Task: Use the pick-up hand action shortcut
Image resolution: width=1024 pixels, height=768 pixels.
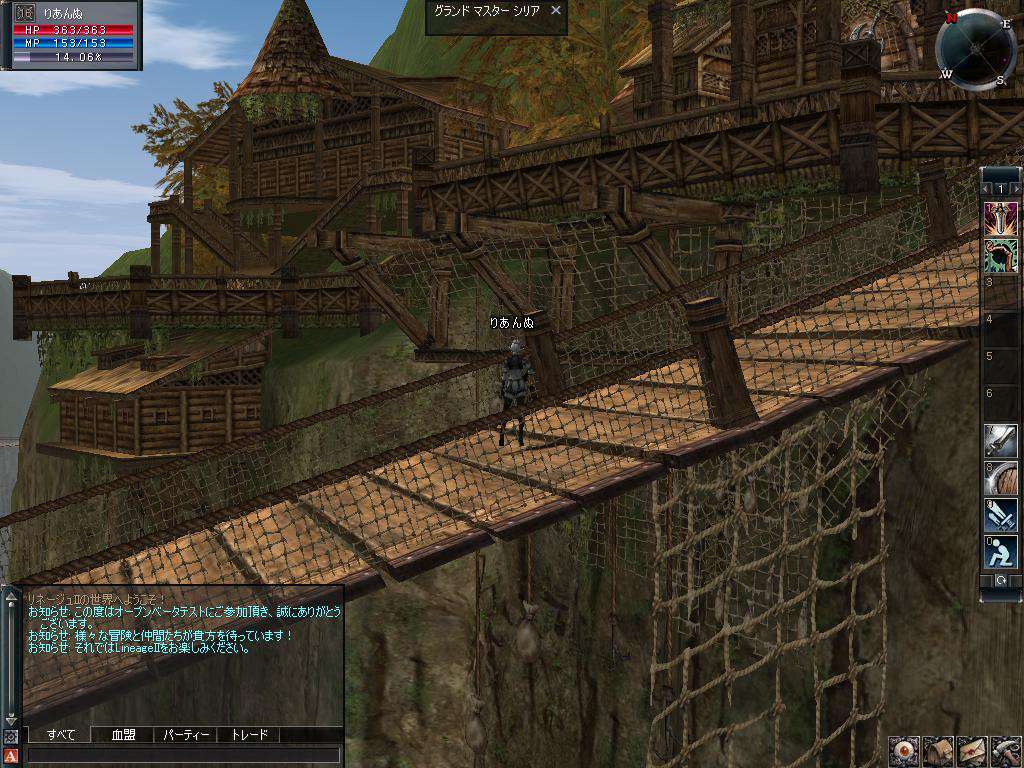Action: tap(1001, 514)
